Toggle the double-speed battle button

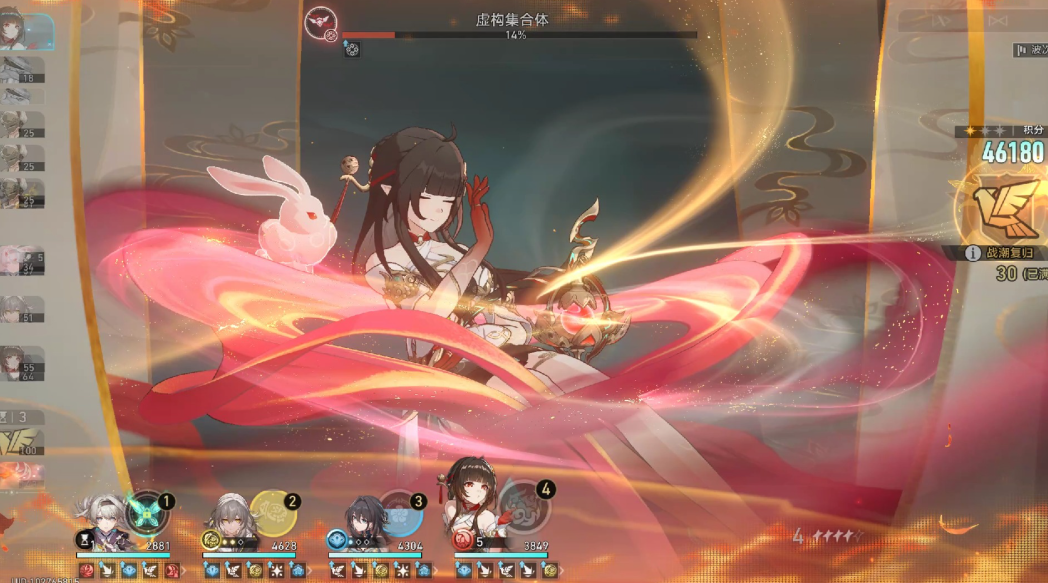(997, 20)
